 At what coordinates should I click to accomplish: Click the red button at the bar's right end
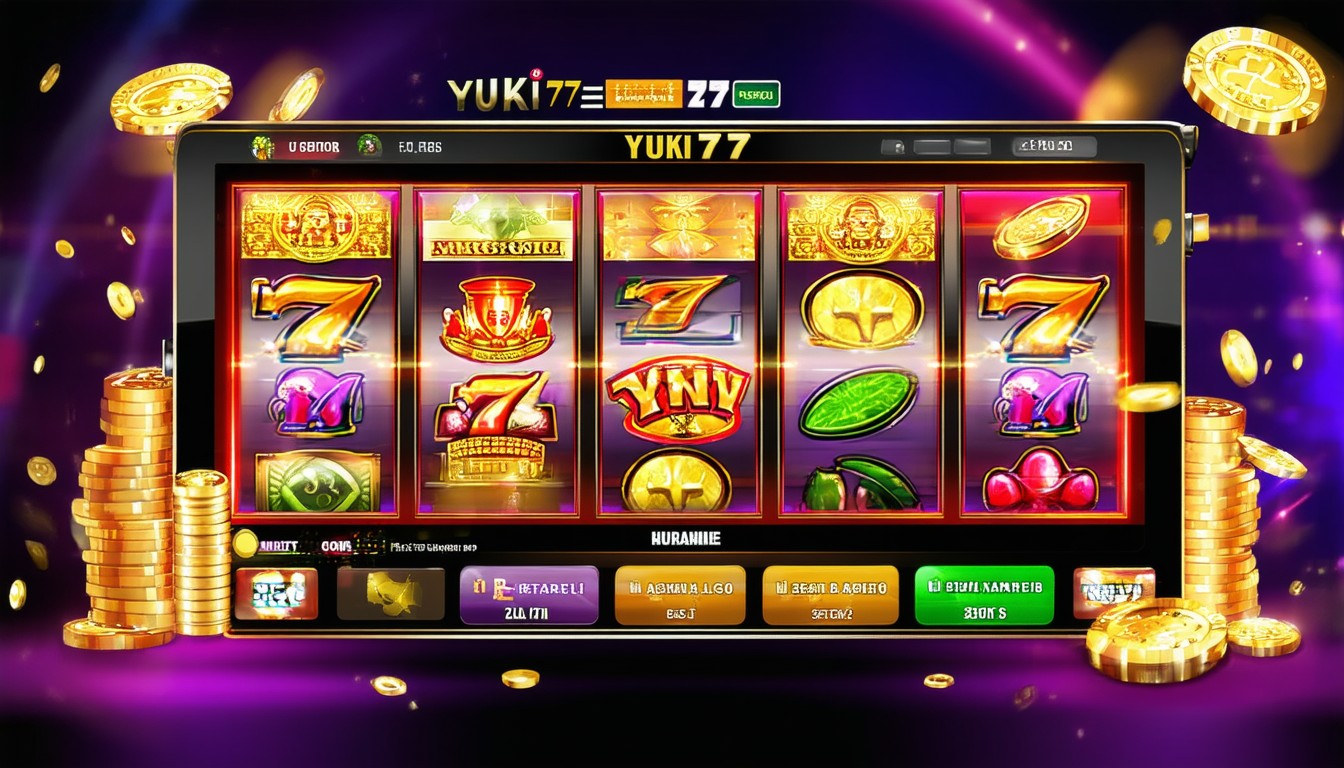coord(1113,591)
